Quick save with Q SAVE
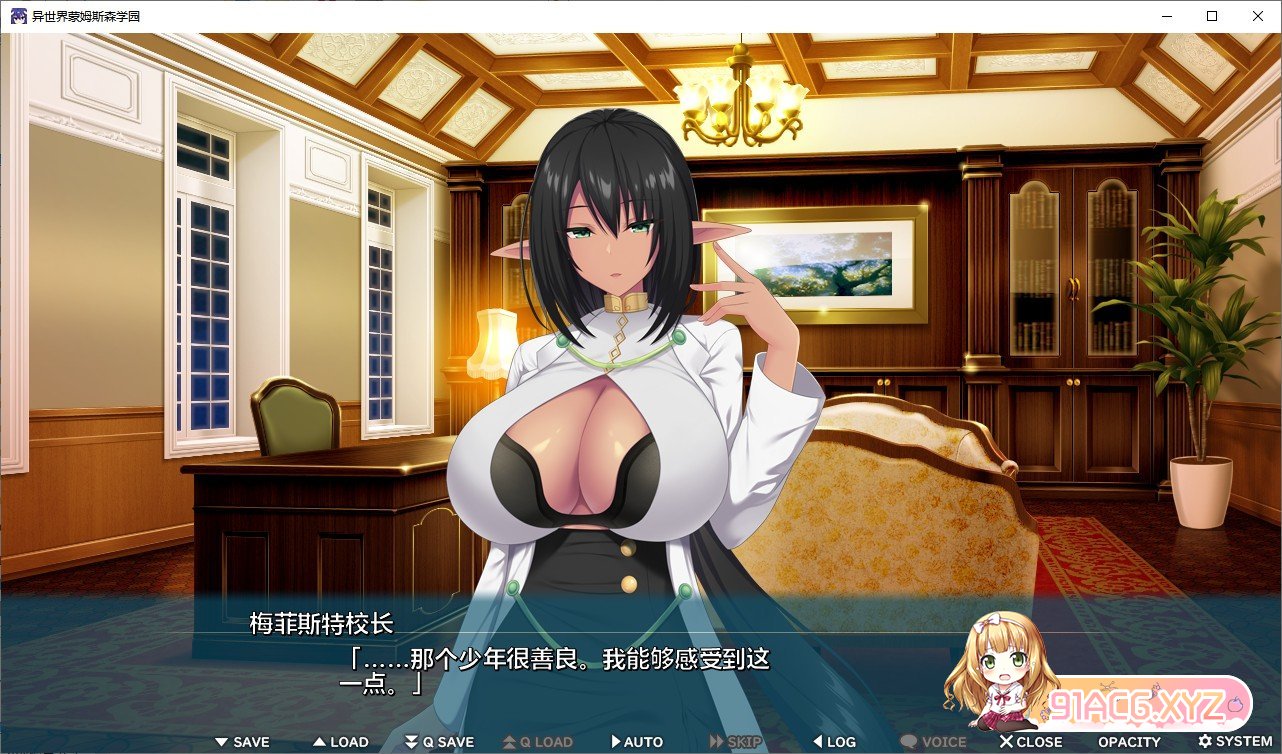Image resolution: width=1282 pixels, height=754 pixels. pyautogui.click(x=439, y=742)
